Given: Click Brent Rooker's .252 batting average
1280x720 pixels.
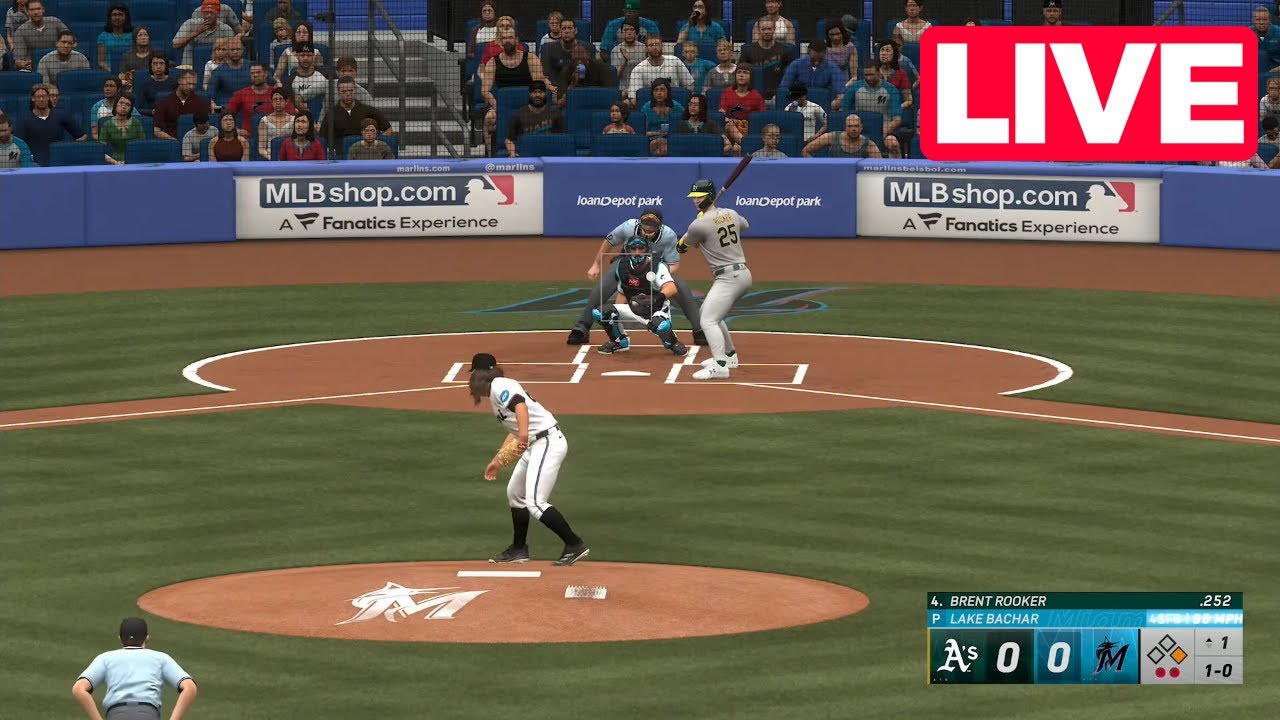Looking at the screenshot, I should coord(1216,601).
